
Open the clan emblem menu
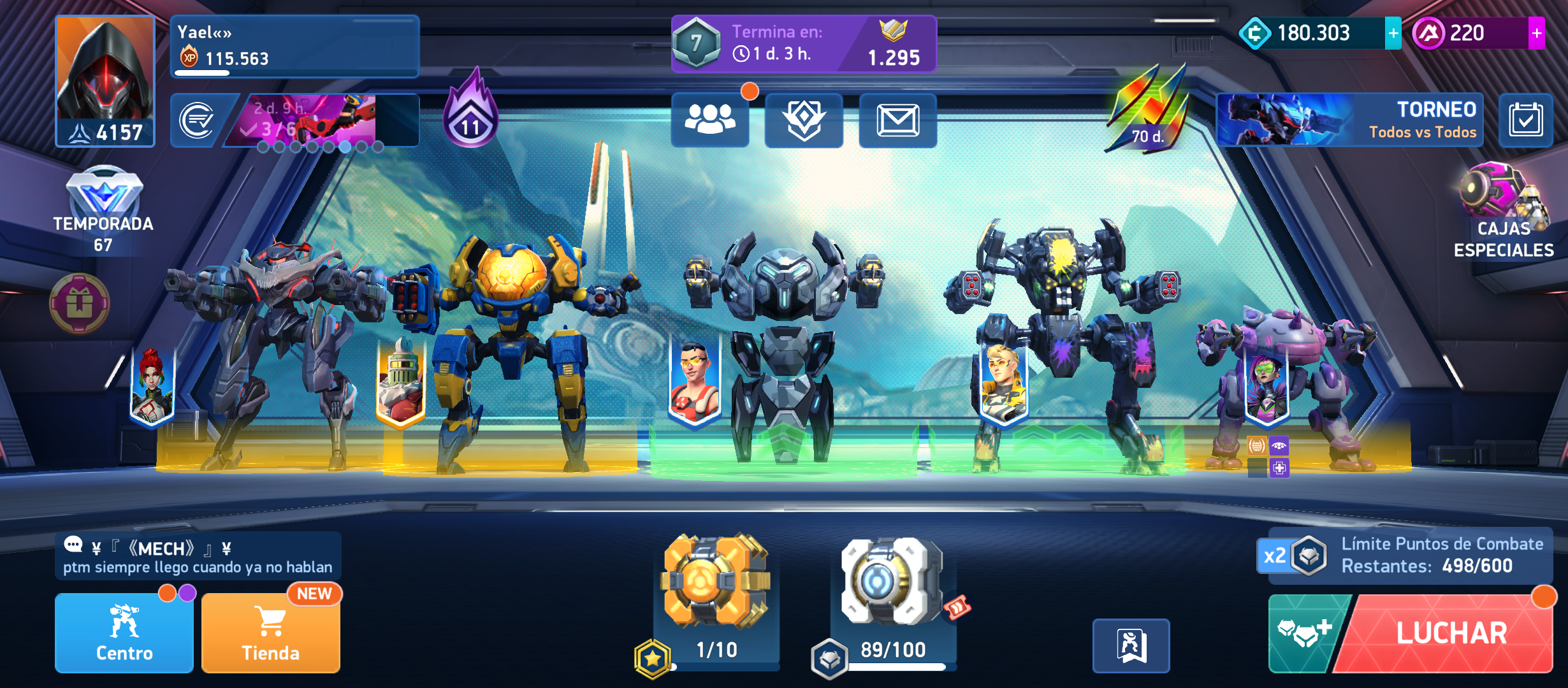point(804,120)
